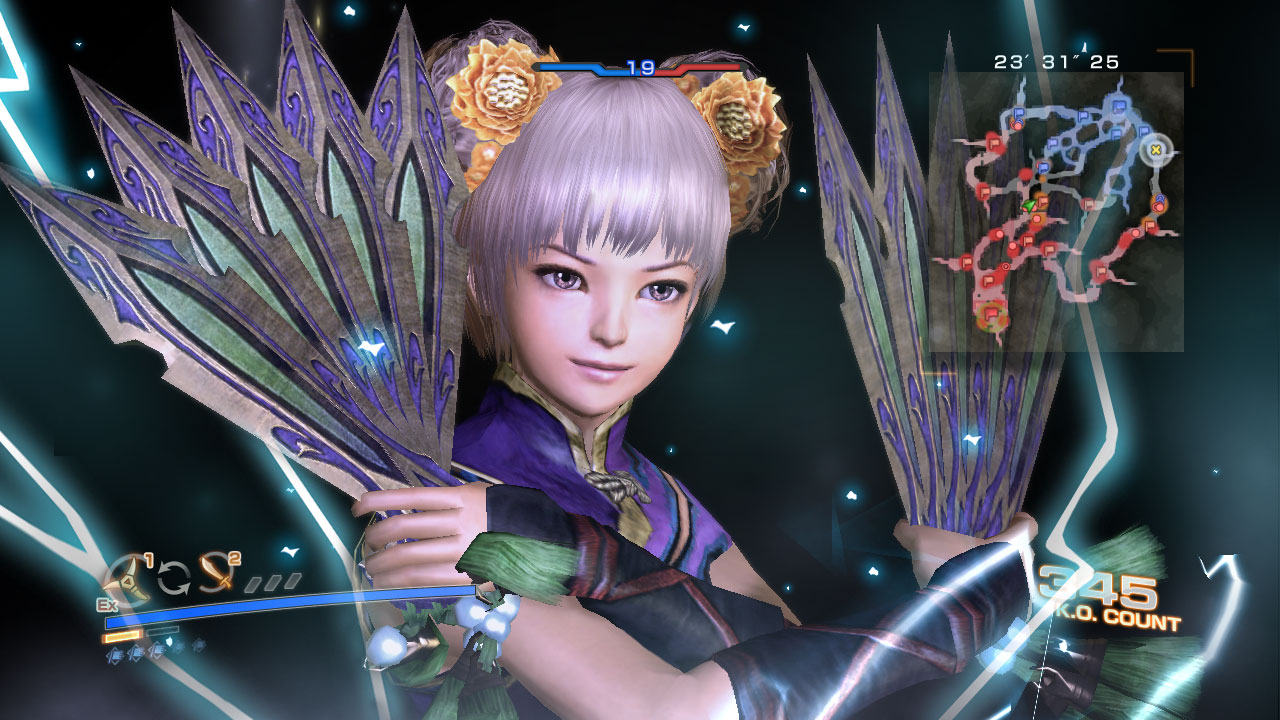Click the Ex gauge label icon
The height and width of the screenshot is (720, 1280).
click(107, 605)
